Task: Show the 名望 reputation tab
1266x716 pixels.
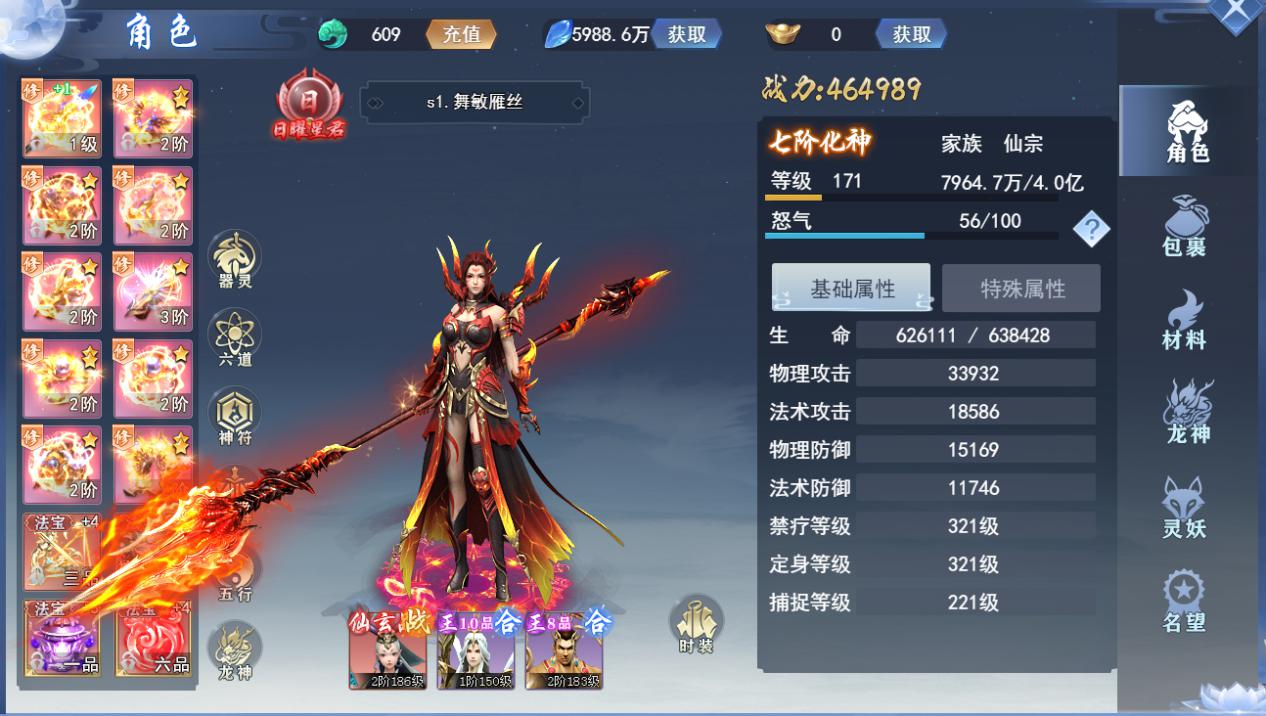Action: pyautogui.click(x=1186, y=600)
